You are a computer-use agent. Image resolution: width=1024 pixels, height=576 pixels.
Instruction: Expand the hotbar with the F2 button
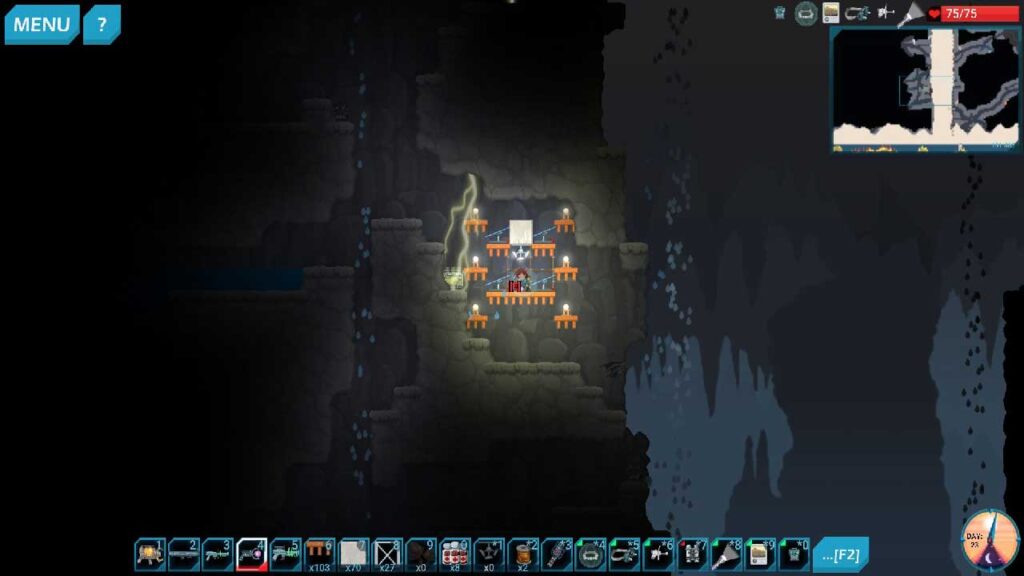[840, 553]
